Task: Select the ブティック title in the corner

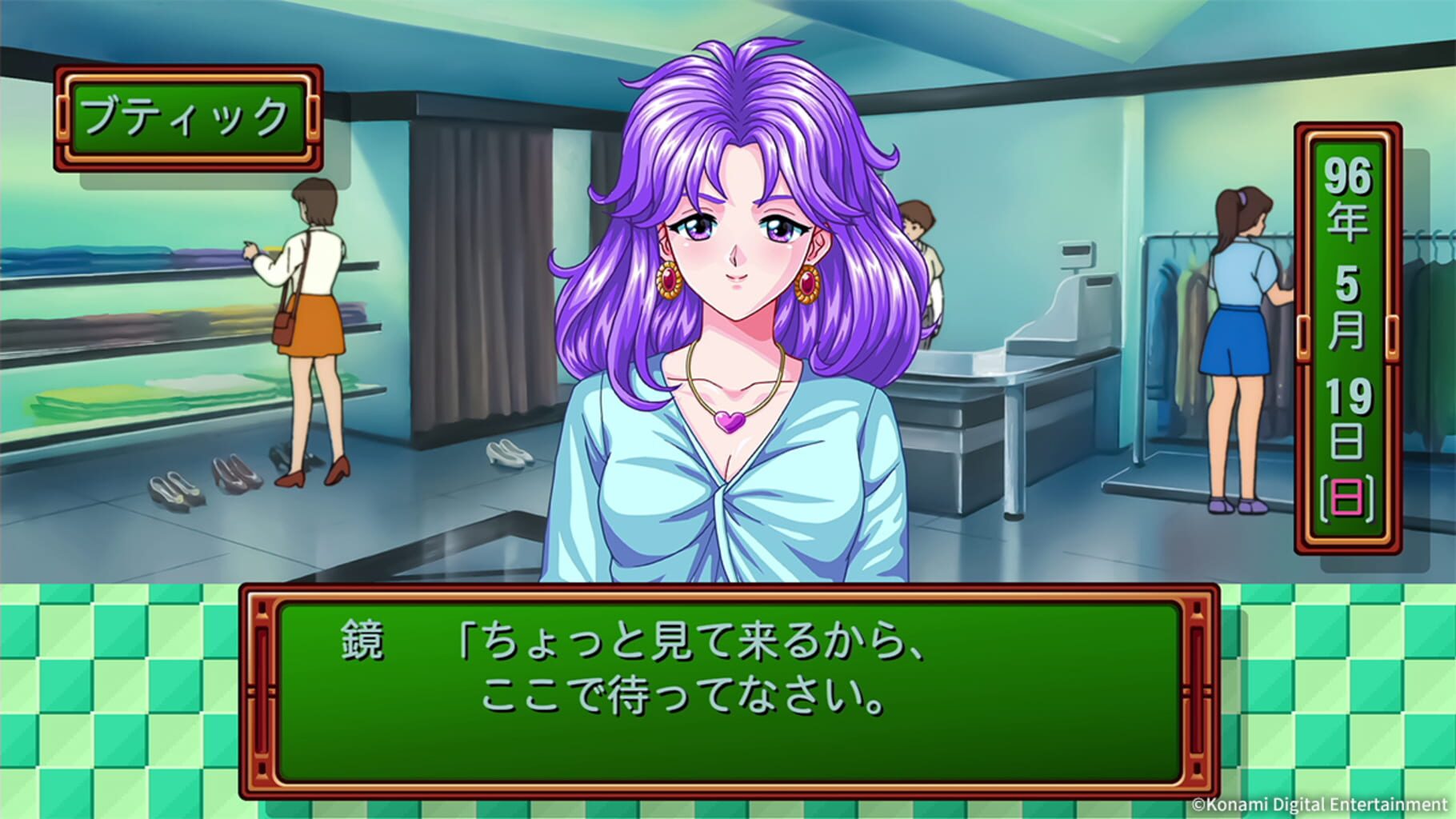Action: [x=182, y=112]
